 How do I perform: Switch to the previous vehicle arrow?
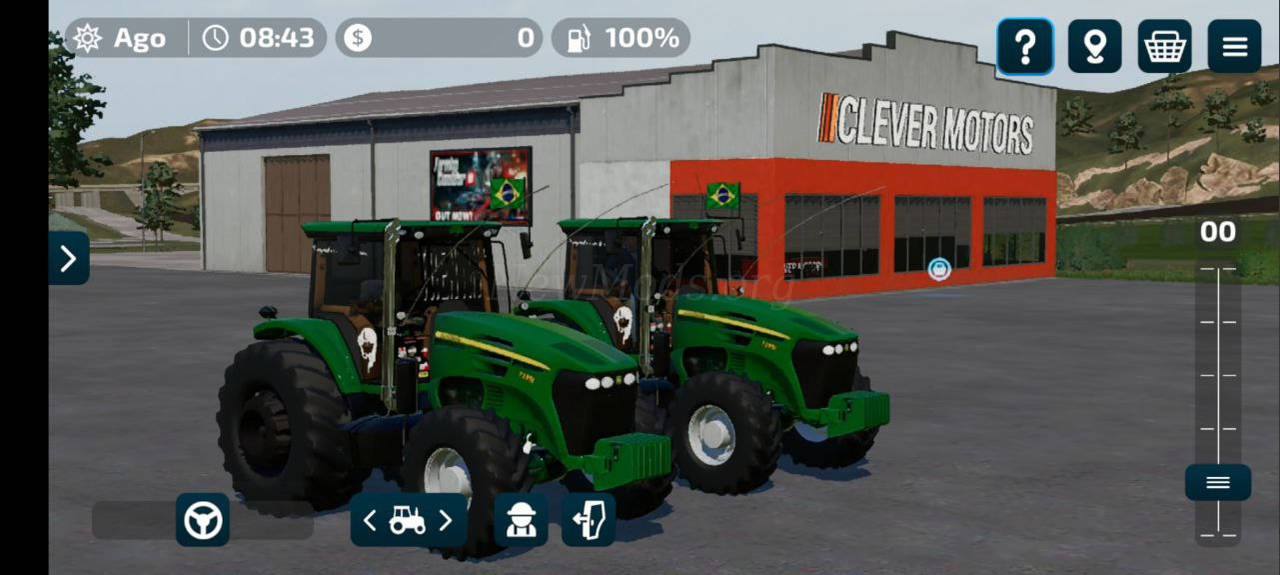370,520
